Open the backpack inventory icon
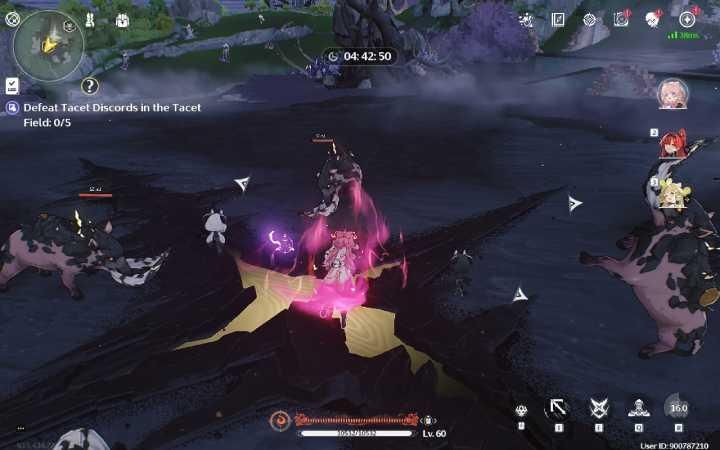 pyautogui.click(x=122, y=20)
